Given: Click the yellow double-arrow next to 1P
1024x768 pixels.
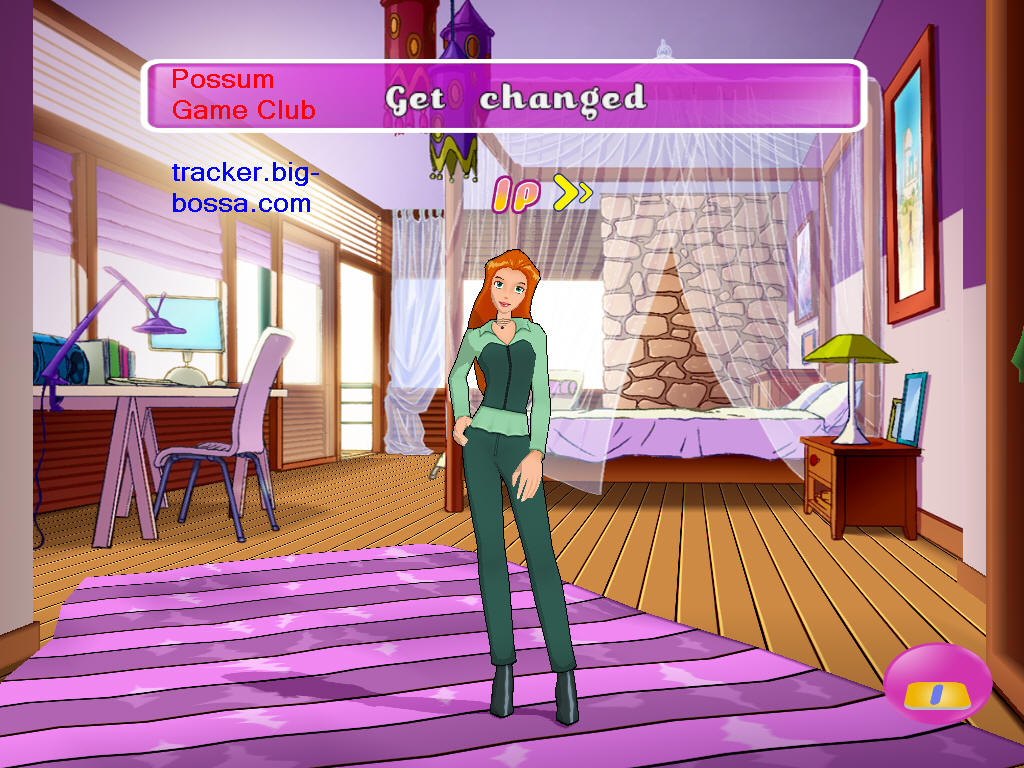Looking at the screenshot, I should (573, 194).
